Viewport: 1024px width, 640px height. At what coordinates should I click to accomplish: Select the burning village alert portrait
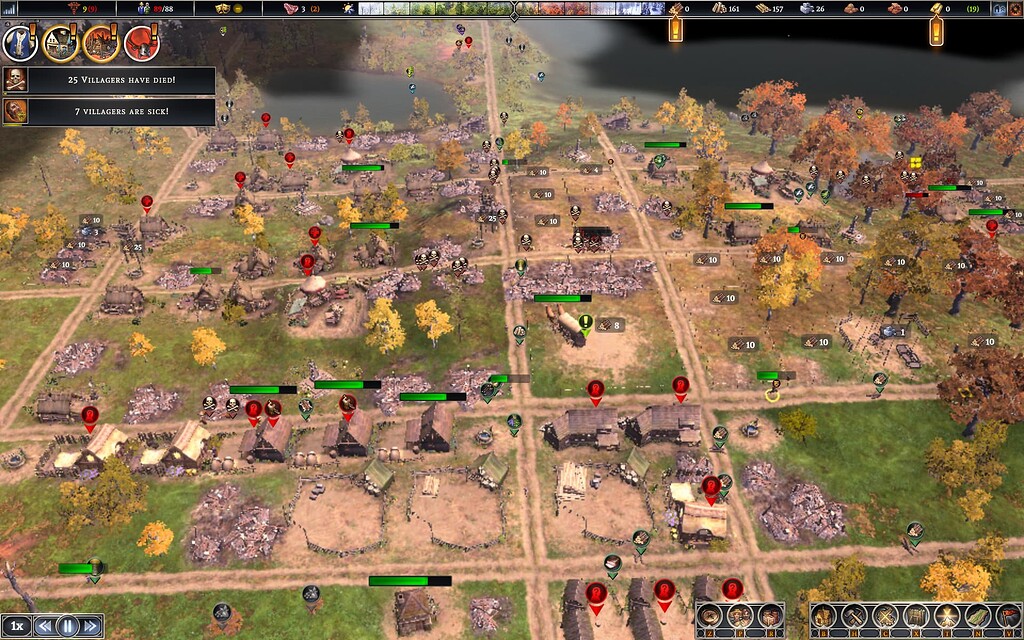coord(101,43)
